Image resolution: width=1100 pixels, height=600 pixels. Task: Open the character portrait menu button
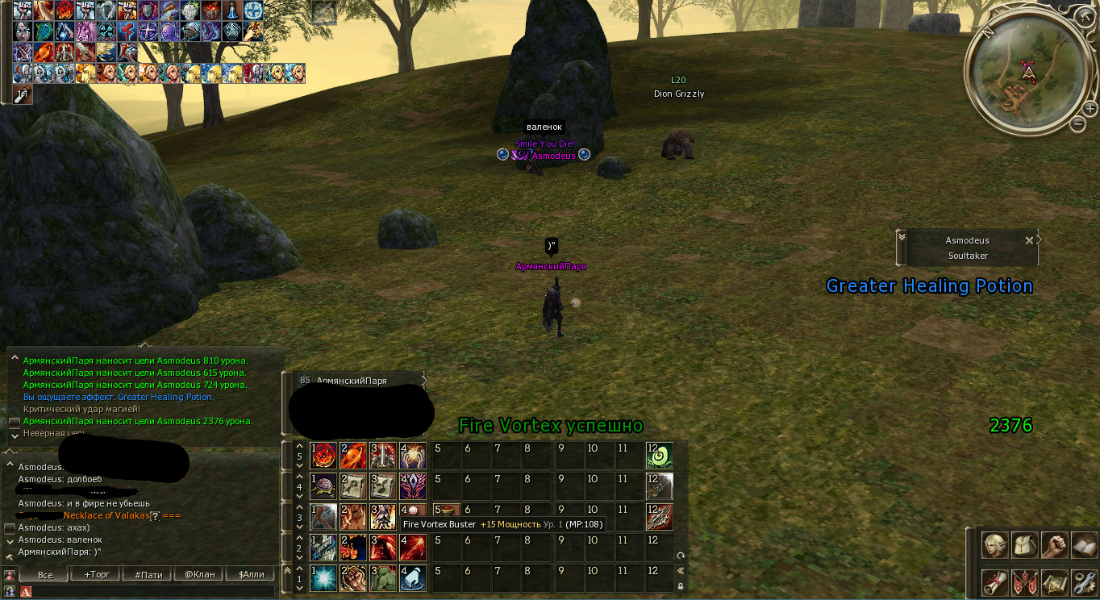(994, 544)
